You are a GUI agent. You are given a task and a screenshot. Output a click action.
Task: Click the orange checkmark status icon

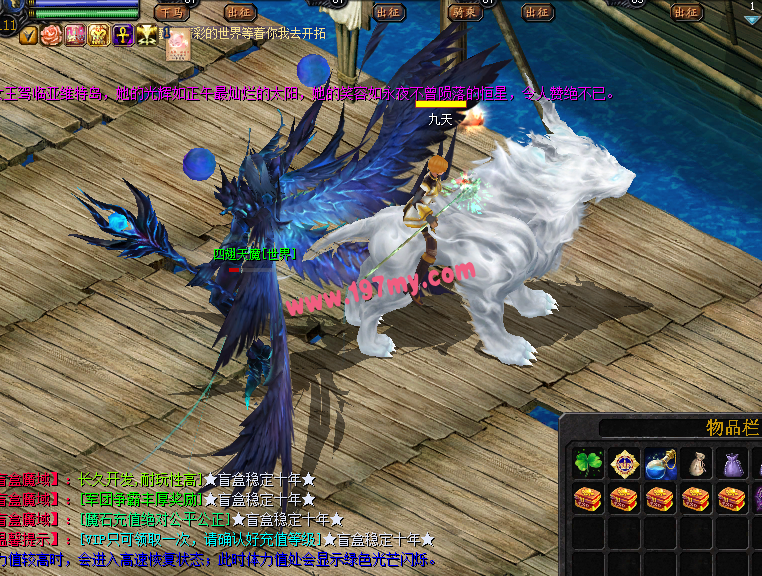click(x=28, y=36)
